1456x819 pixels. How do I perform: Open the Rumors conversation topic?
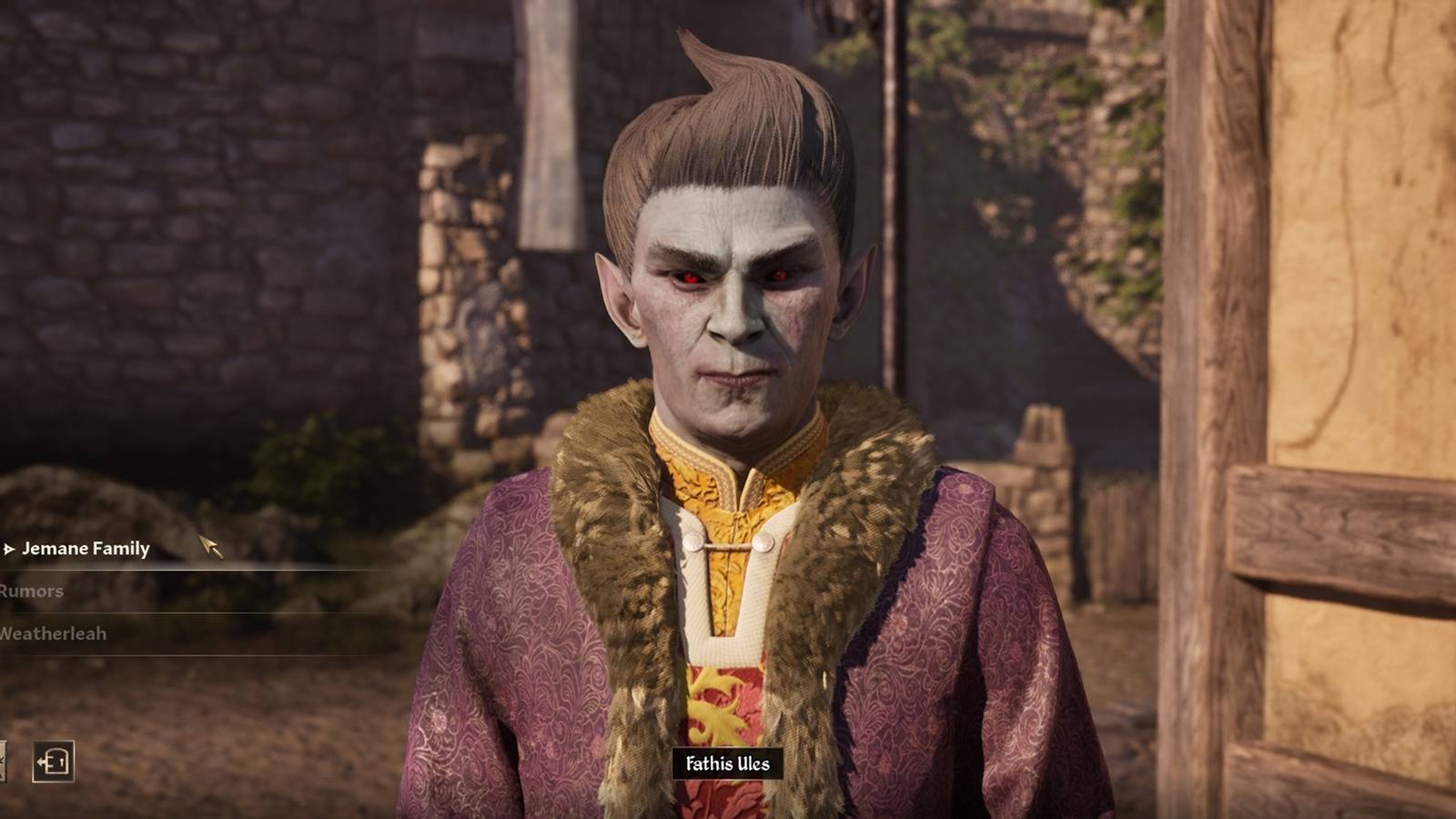(32, 591)
